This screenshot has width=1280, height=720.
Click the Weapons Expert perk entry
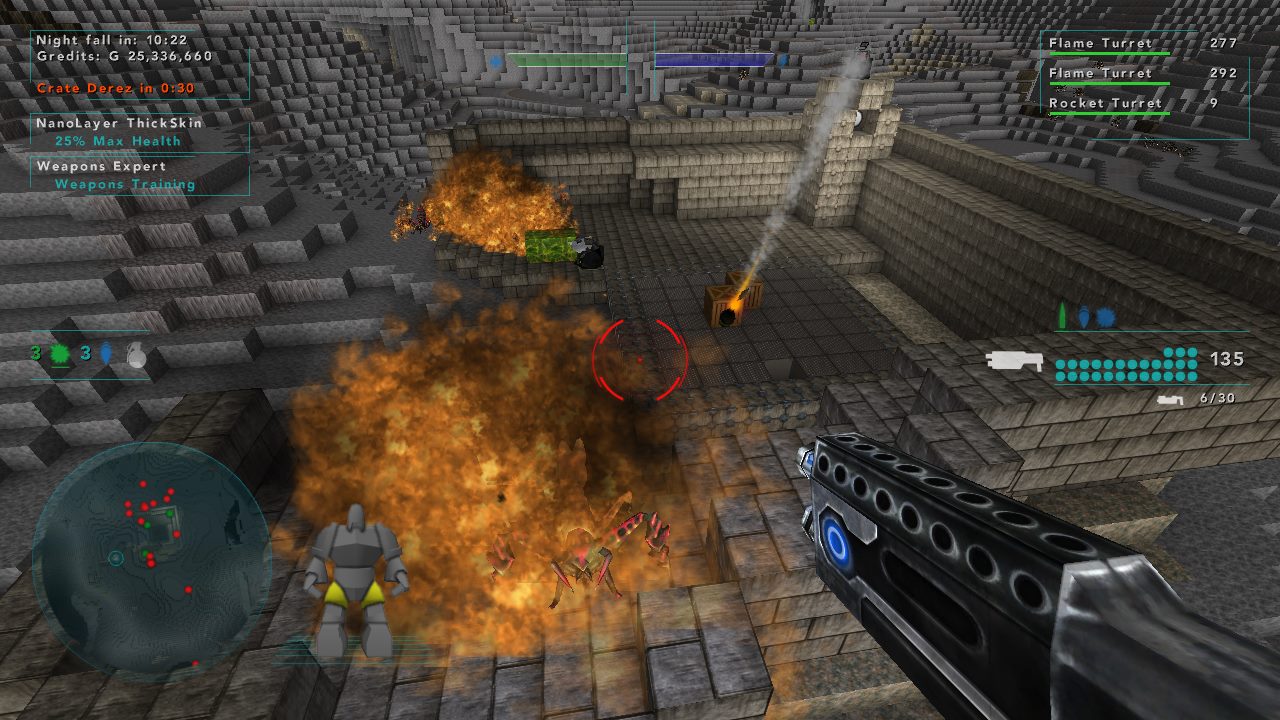(x=115, y=175)
